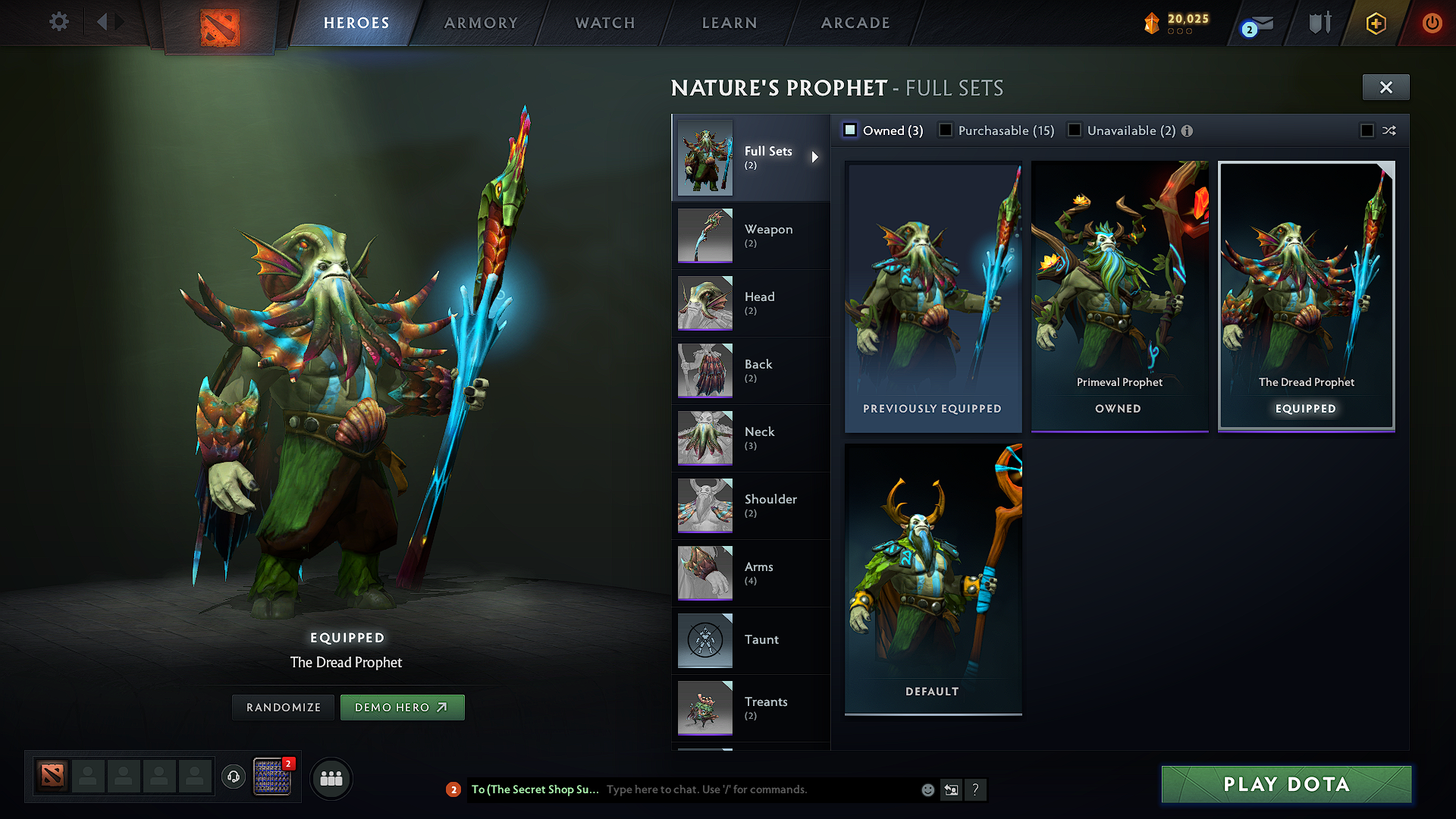Switch to the Armory tab

pos(481,23)
